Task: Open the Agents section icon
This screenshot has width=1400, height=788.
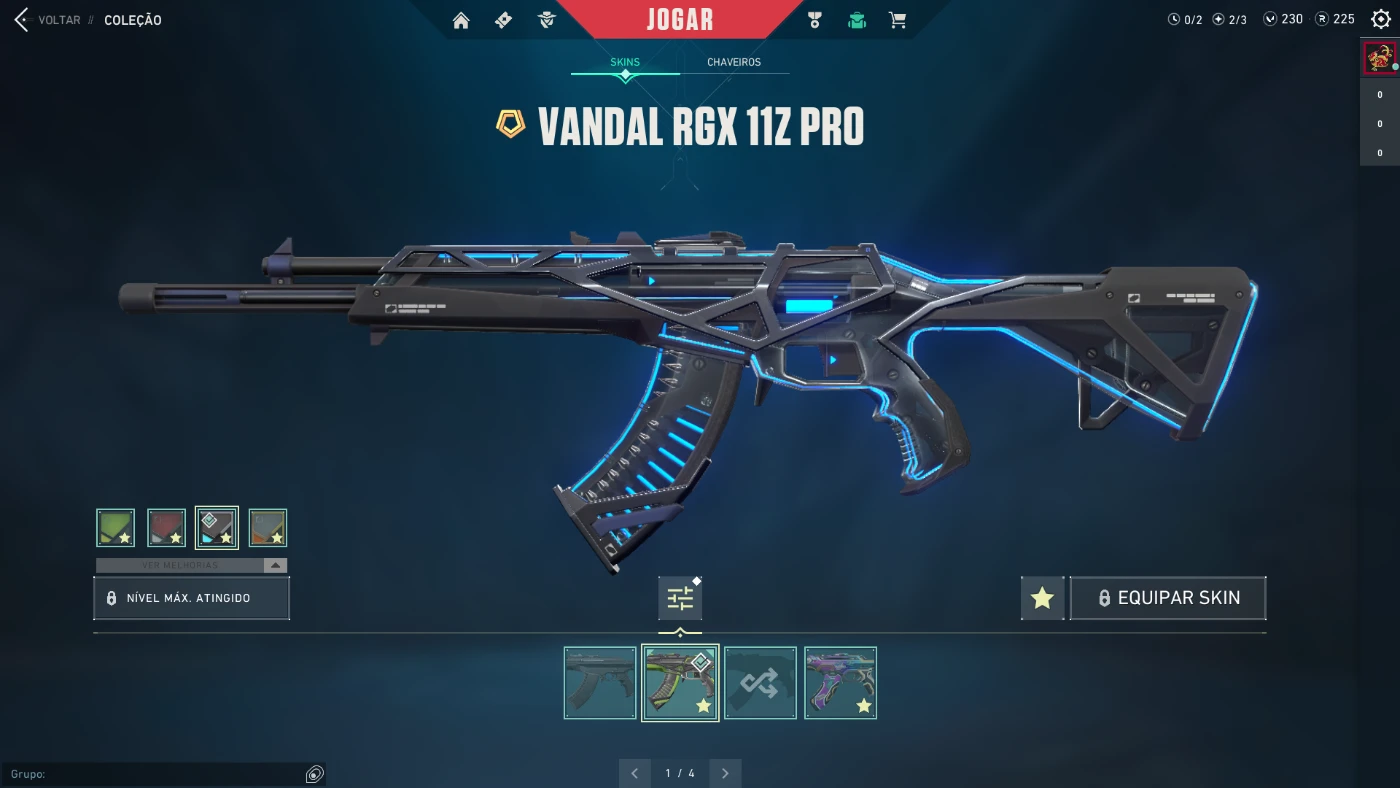Action: [546, 19]
